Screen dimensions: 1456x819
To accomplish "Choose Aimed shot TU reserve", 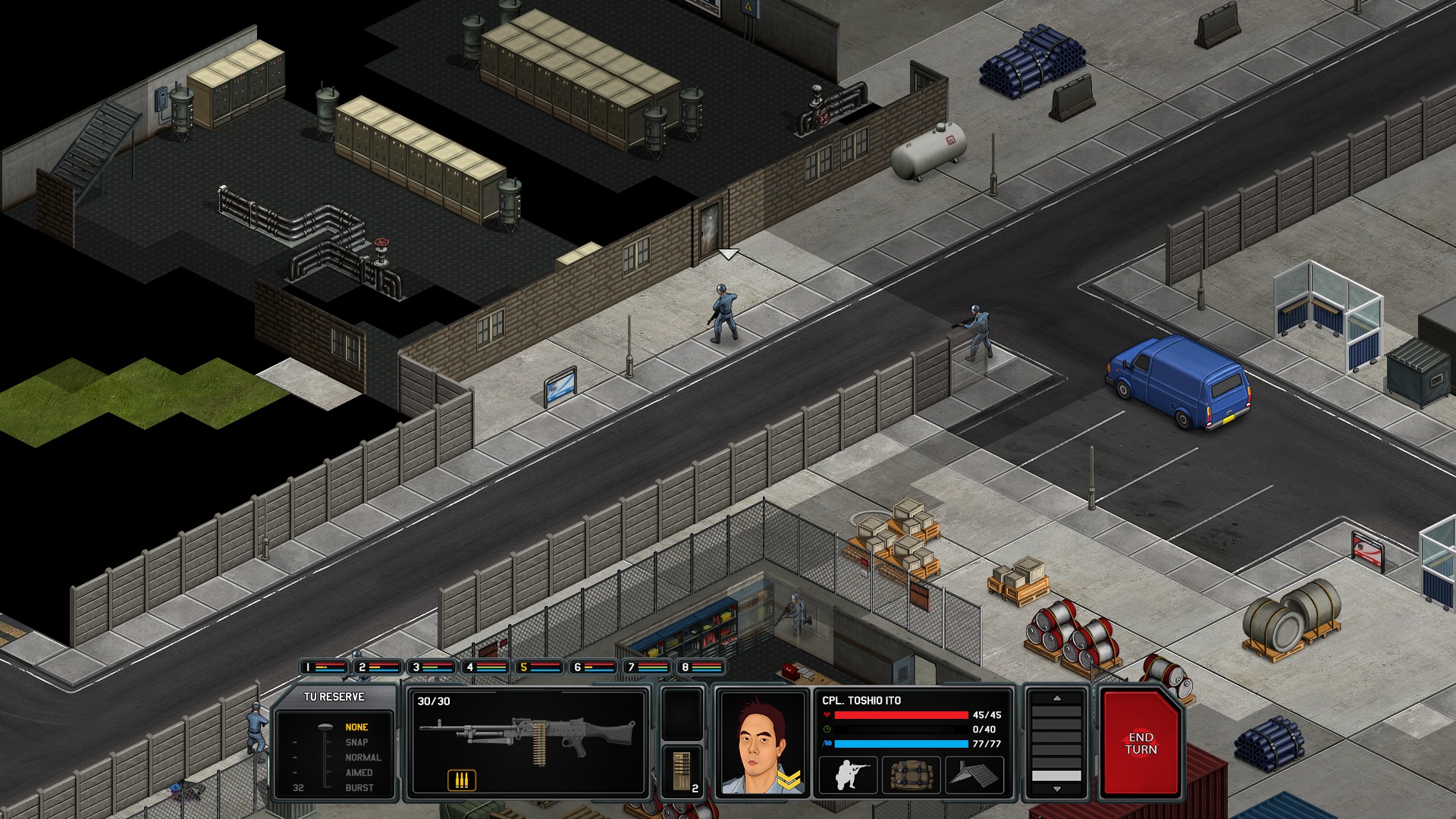I will tap(359, 773).
